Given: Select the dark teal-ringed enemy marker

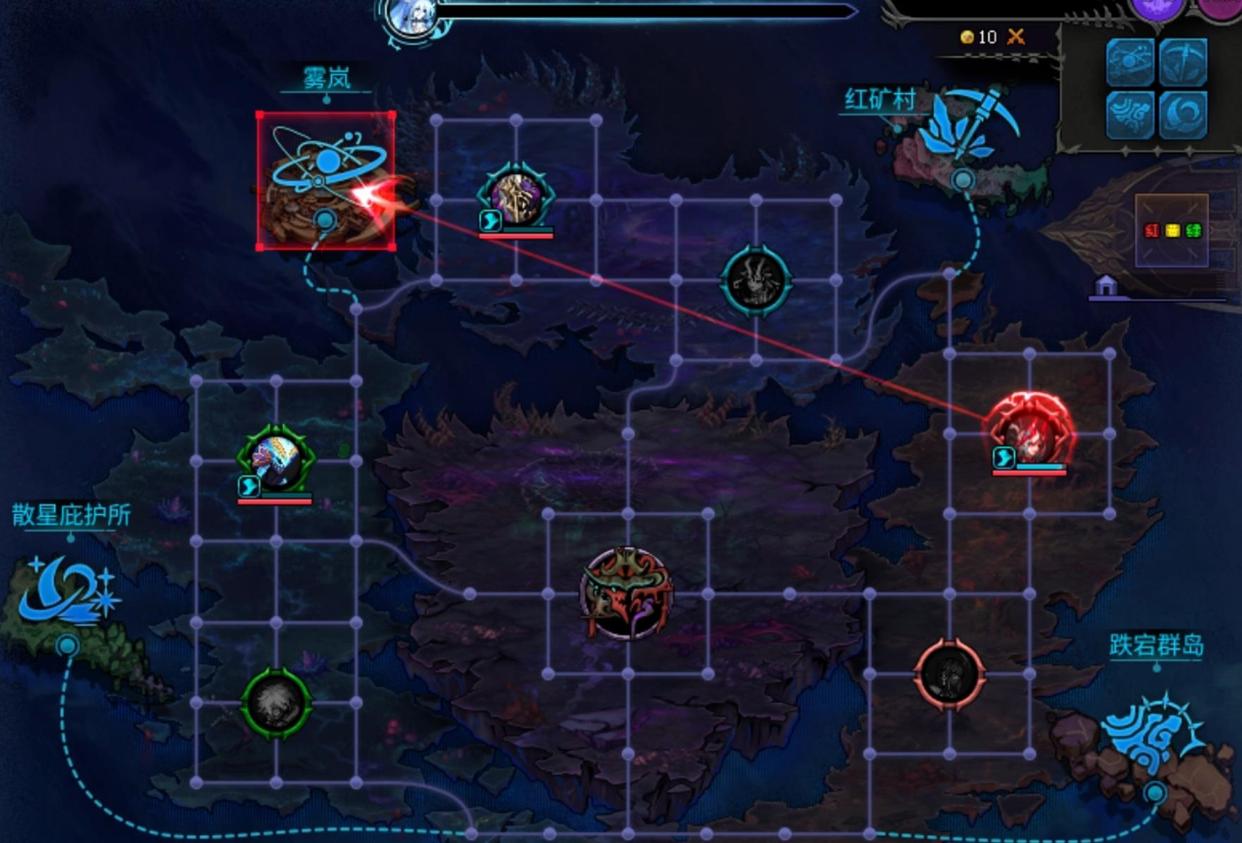Looking at the screenshot, I should pos(756,281).
